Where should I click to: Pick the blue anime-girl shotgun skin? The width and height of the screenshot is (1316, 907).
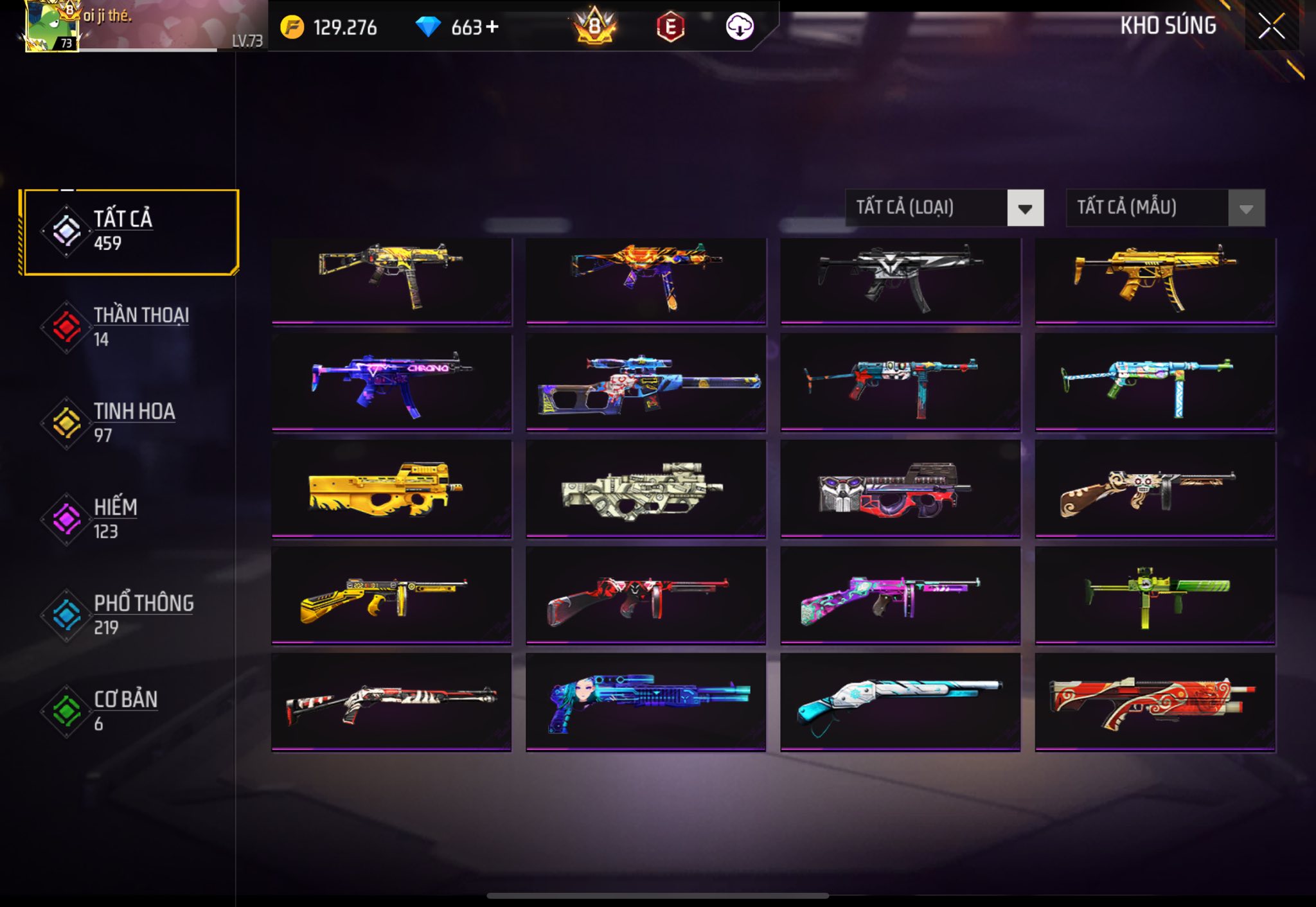coord(645,701)
